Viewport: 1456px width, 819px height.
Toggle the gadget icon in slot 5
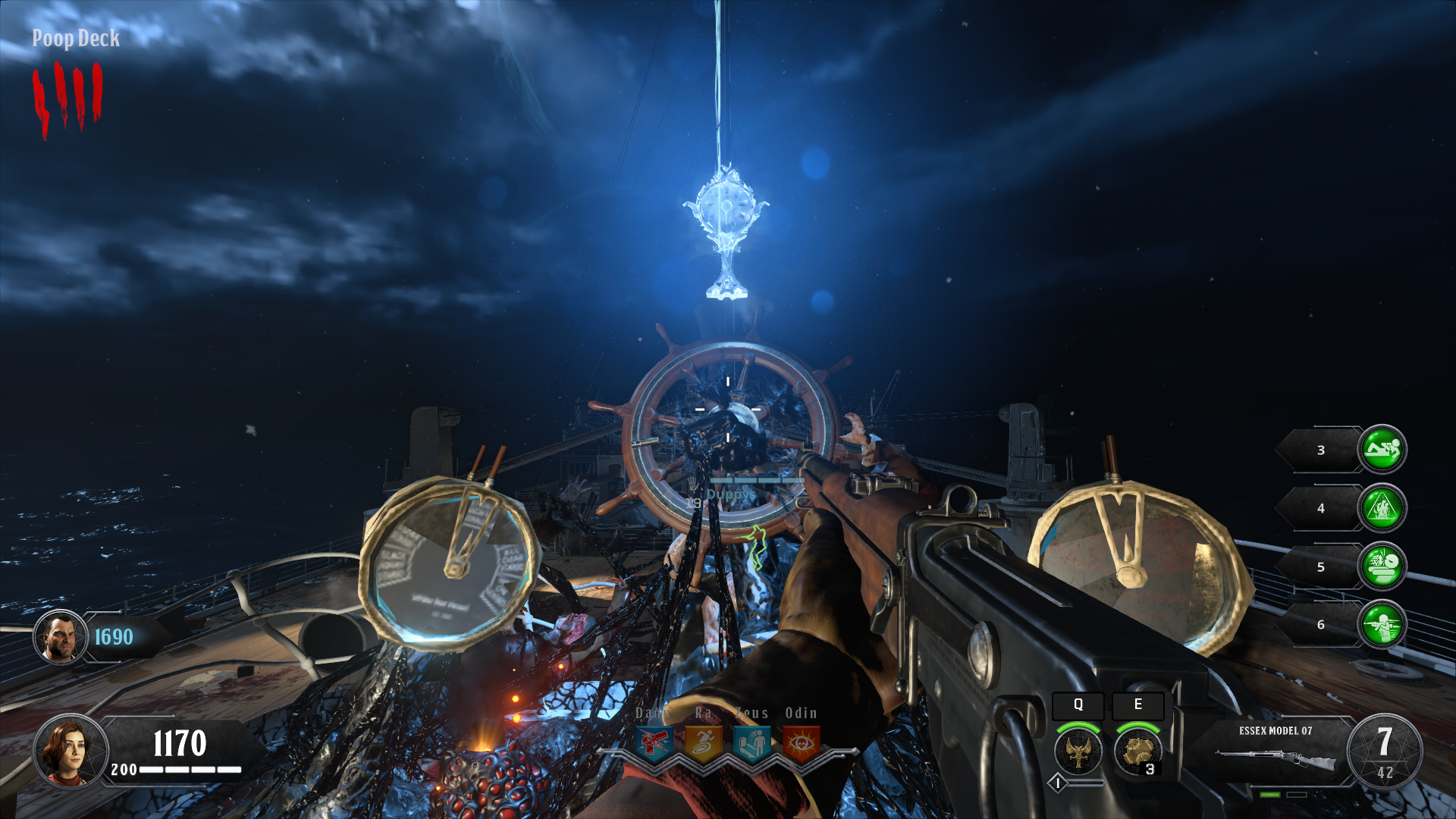[1383, 567]
